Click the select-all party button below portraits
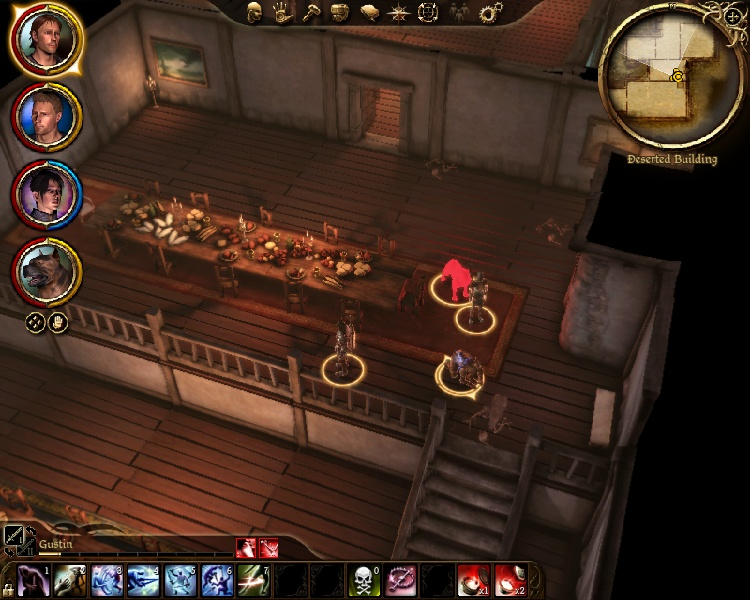This screenshot has height=600, width=750. pyautogui.click(x=34, y=323)
